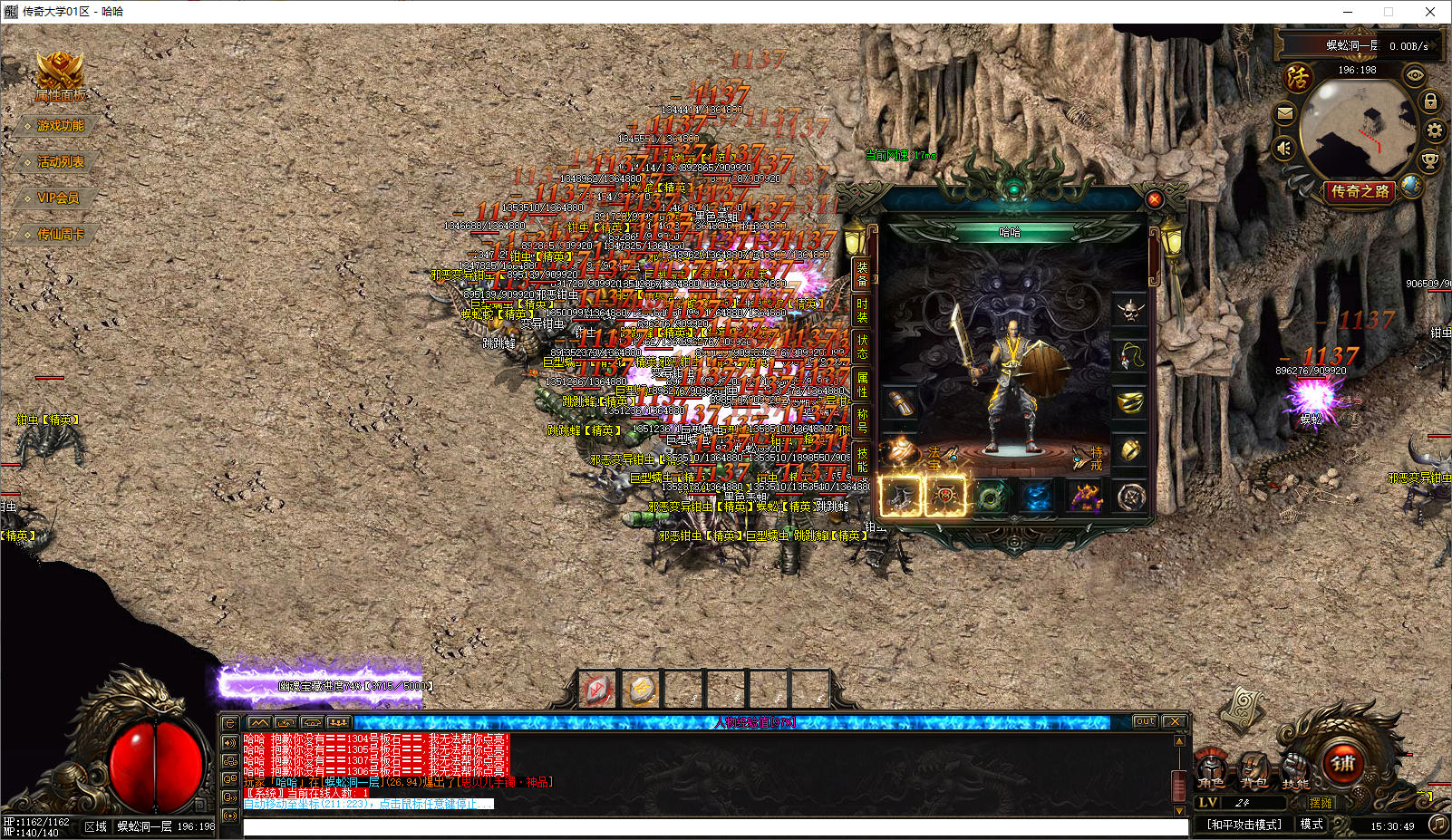Show the VIP会员 membership menu
1452x840 pixels.
tap(57, 198)
